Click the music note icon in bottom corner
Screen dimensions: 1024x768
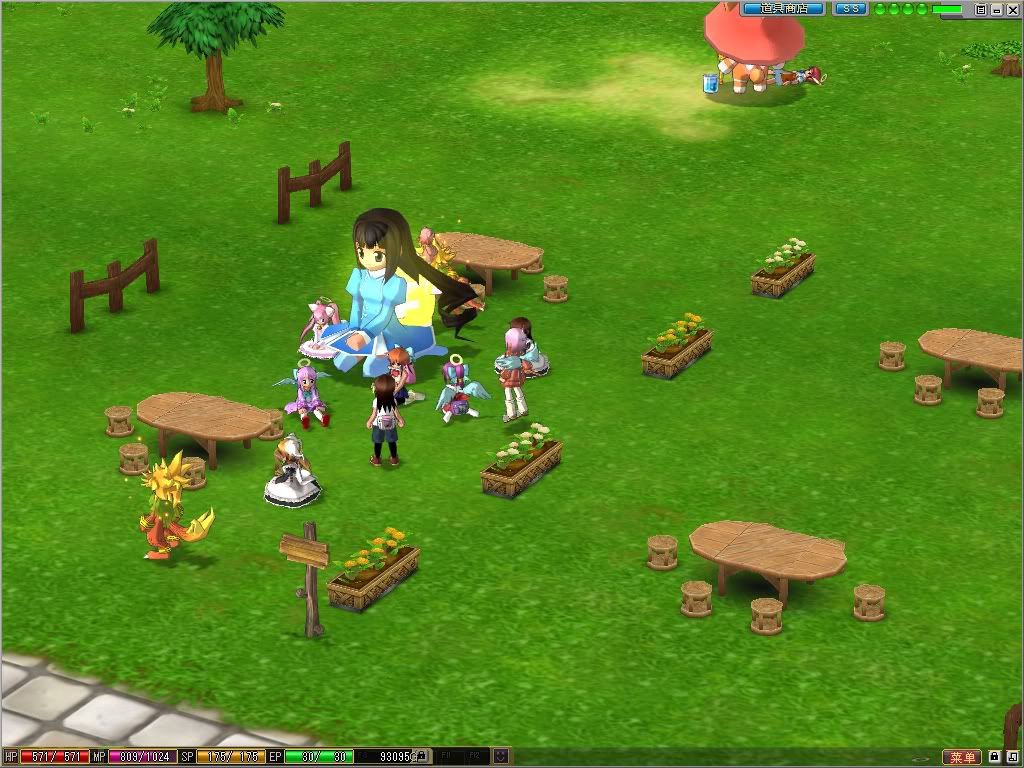1013,757
